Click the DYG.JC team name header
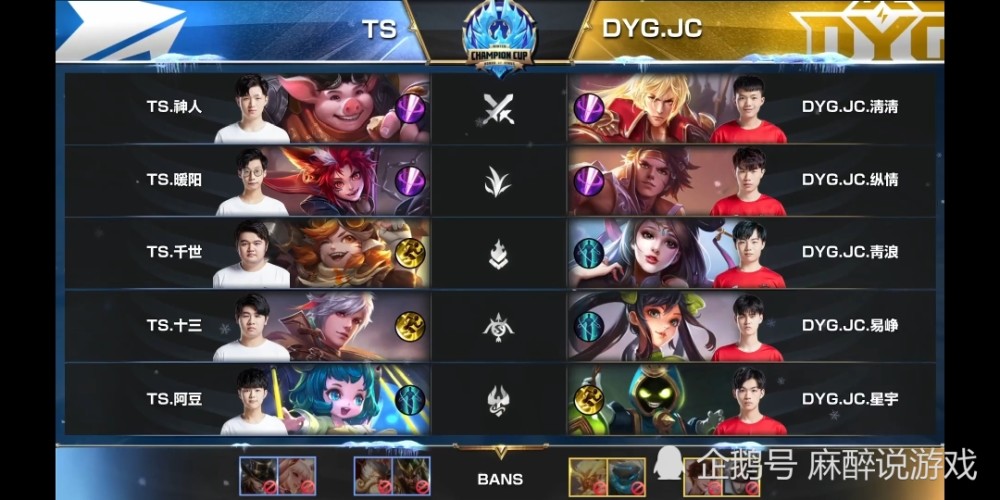Viewport: 1000px width, 500px height. (x=651, y=28)
